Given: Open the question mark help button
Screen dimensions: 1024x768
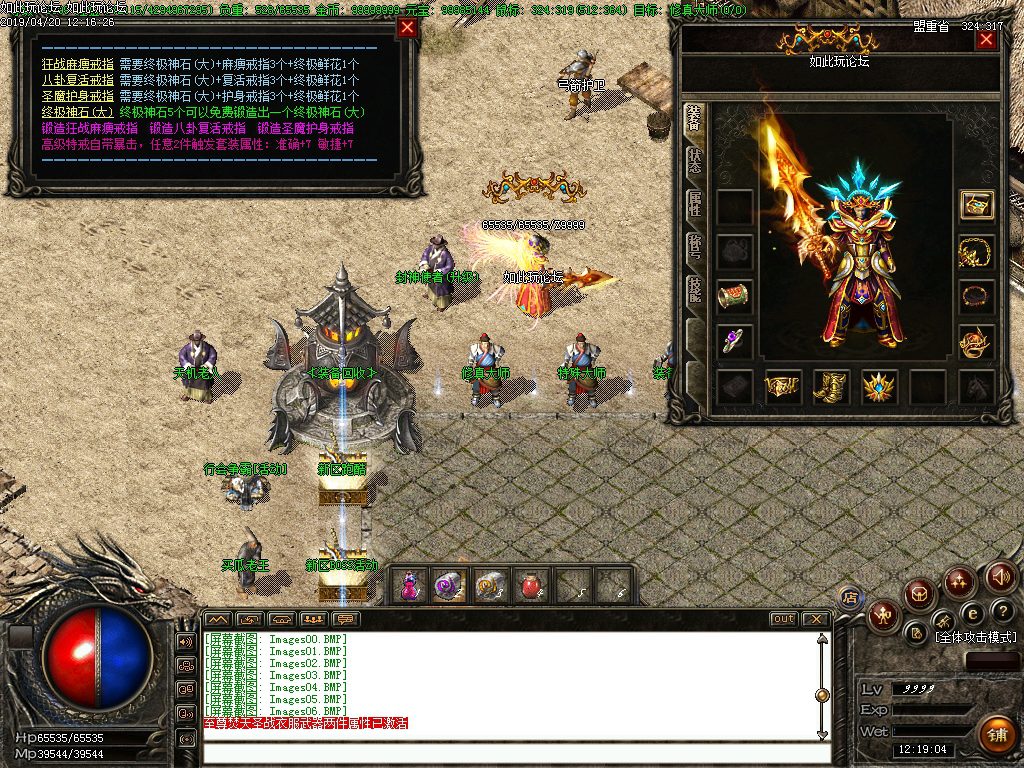Looking at the screenshot, I should click(1003, 611).
